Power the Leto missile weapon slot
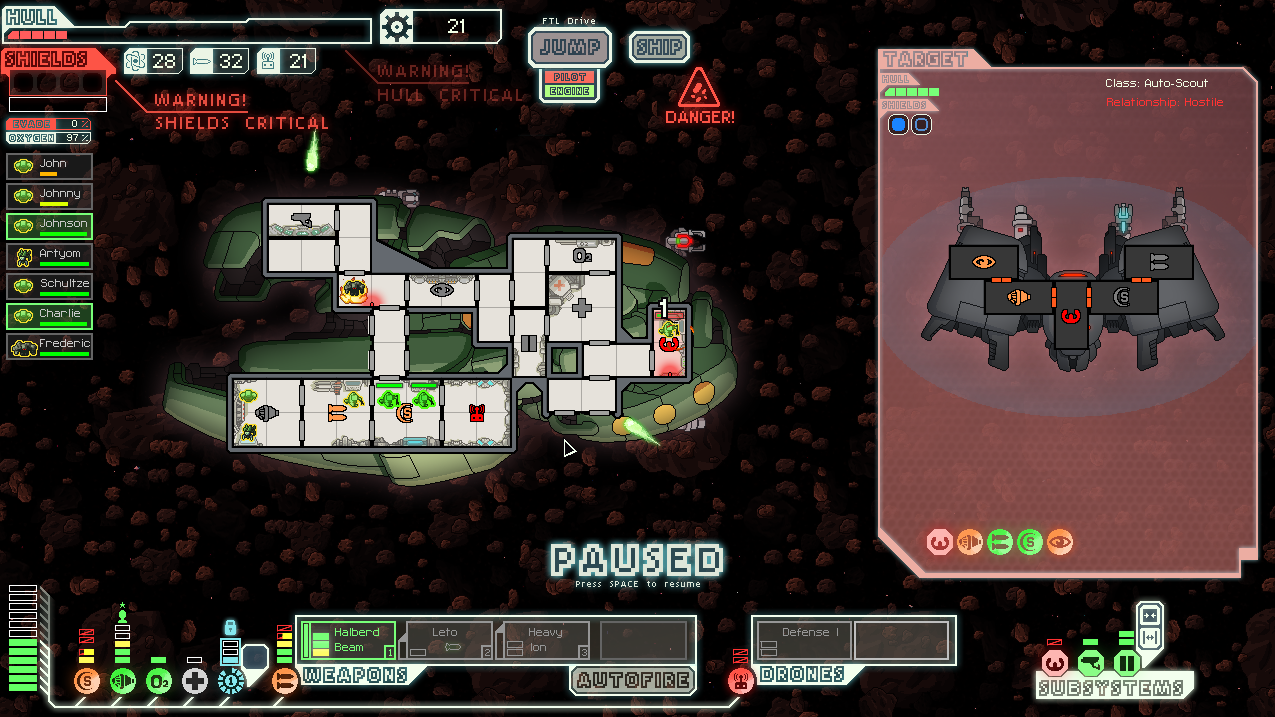This screenshot has height=717, width=1275. (x=446, y=640)
